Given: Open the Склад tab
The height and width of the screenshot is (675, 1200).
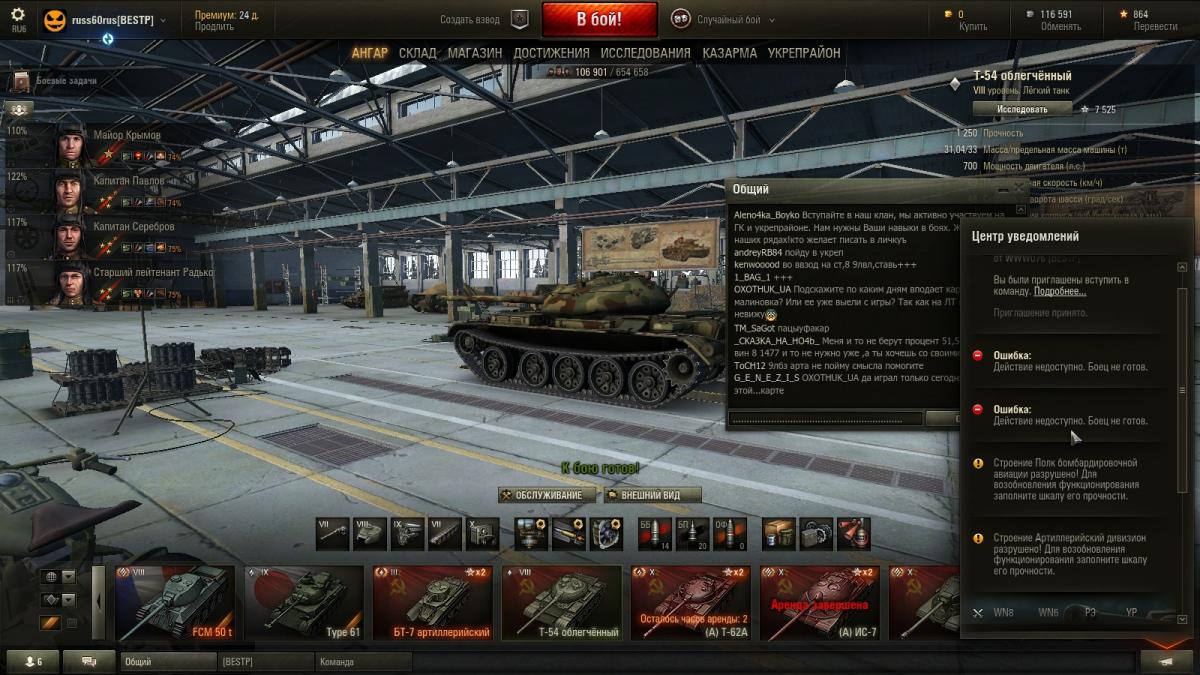Looking at the screenshot, I should (417, 53).
